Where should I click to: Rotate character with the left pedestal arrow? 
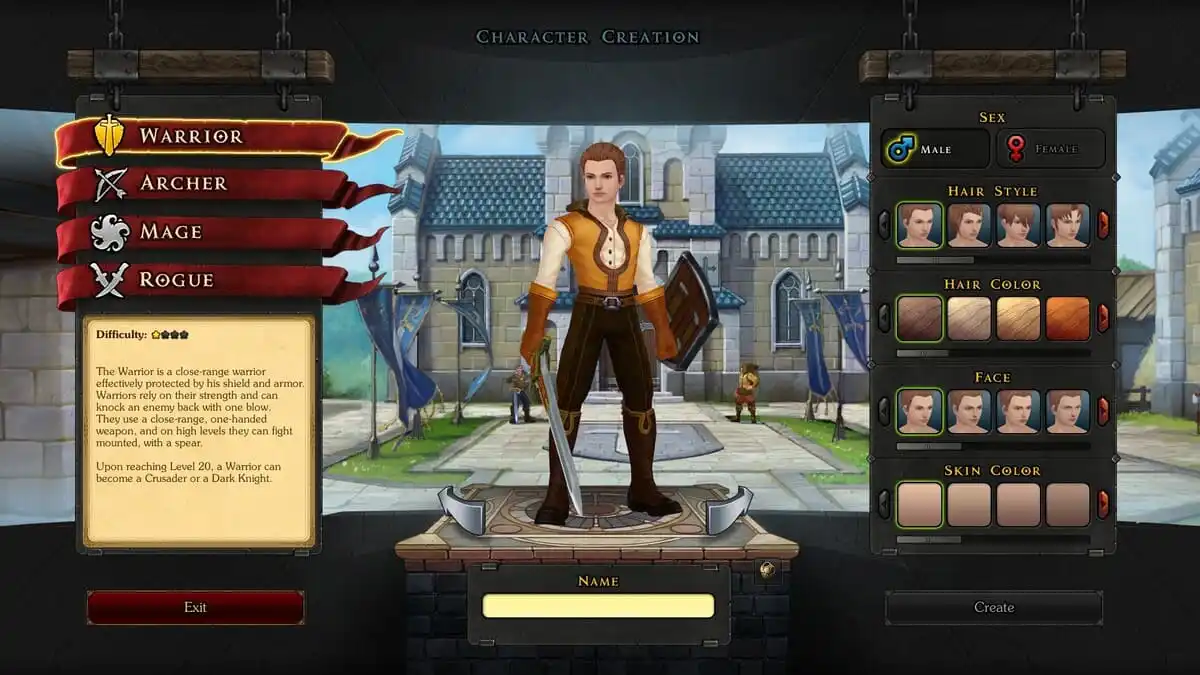point(462,509)
